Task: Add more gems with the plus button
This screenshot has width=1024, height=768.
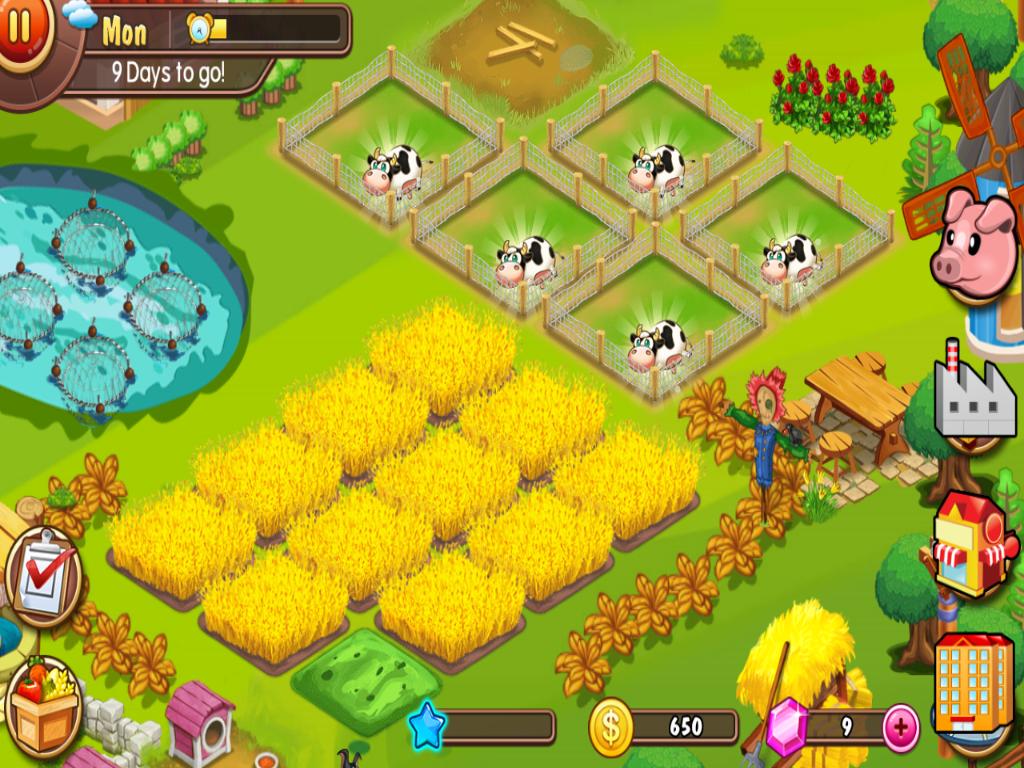Action: point(901,726)
